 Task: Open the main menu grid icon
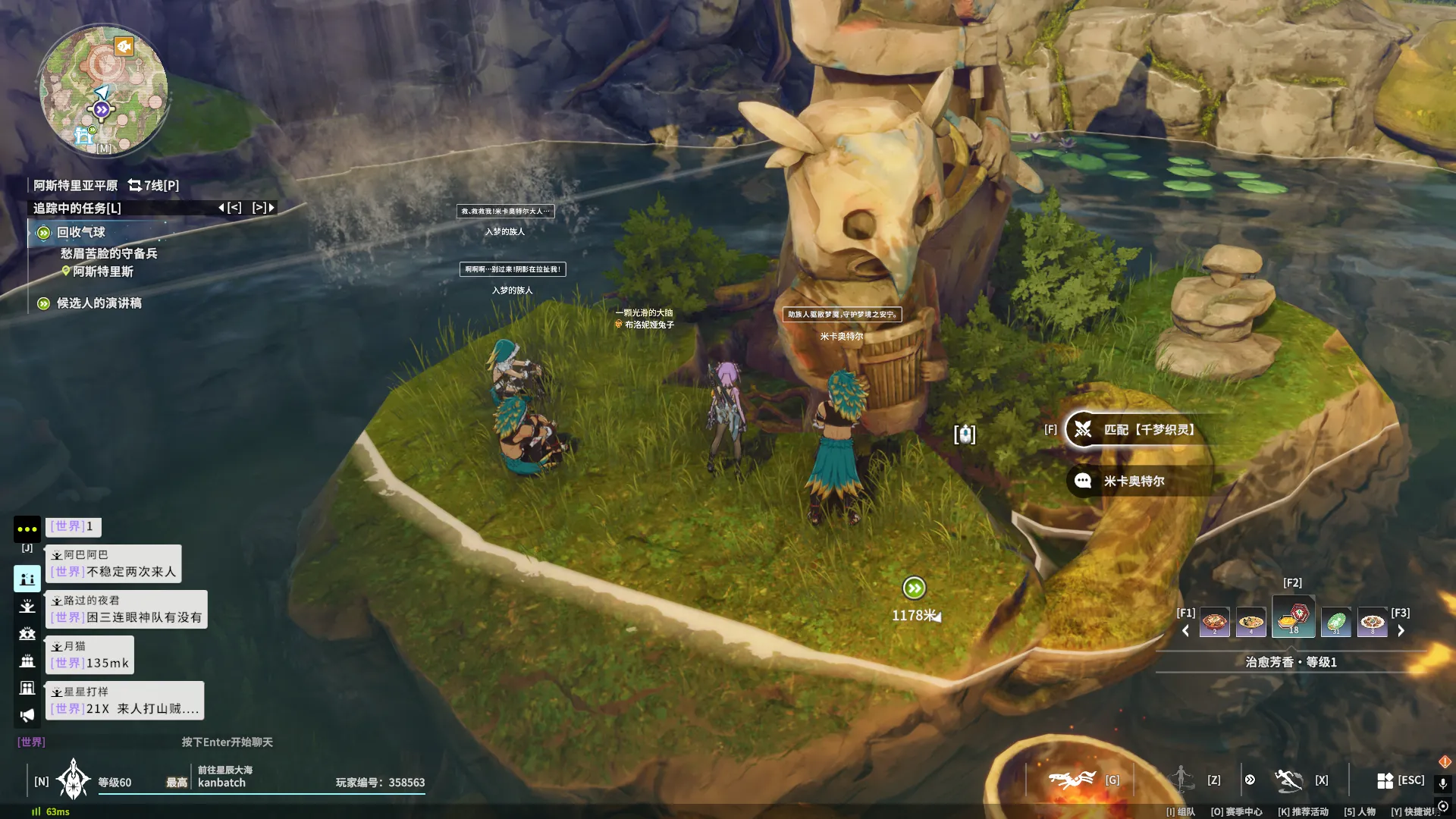pyautogui.click(x=1385, y=780)
